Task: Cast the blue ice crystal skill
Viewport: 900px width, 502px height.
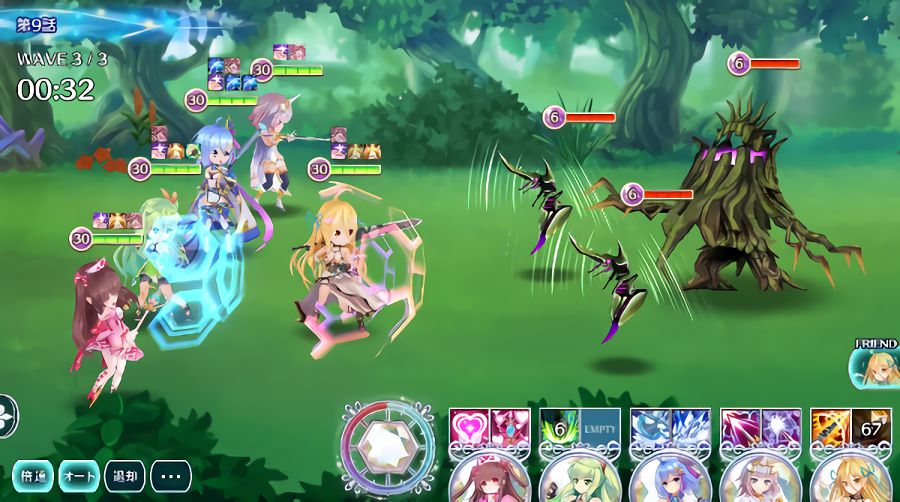Action: point(691,427)
